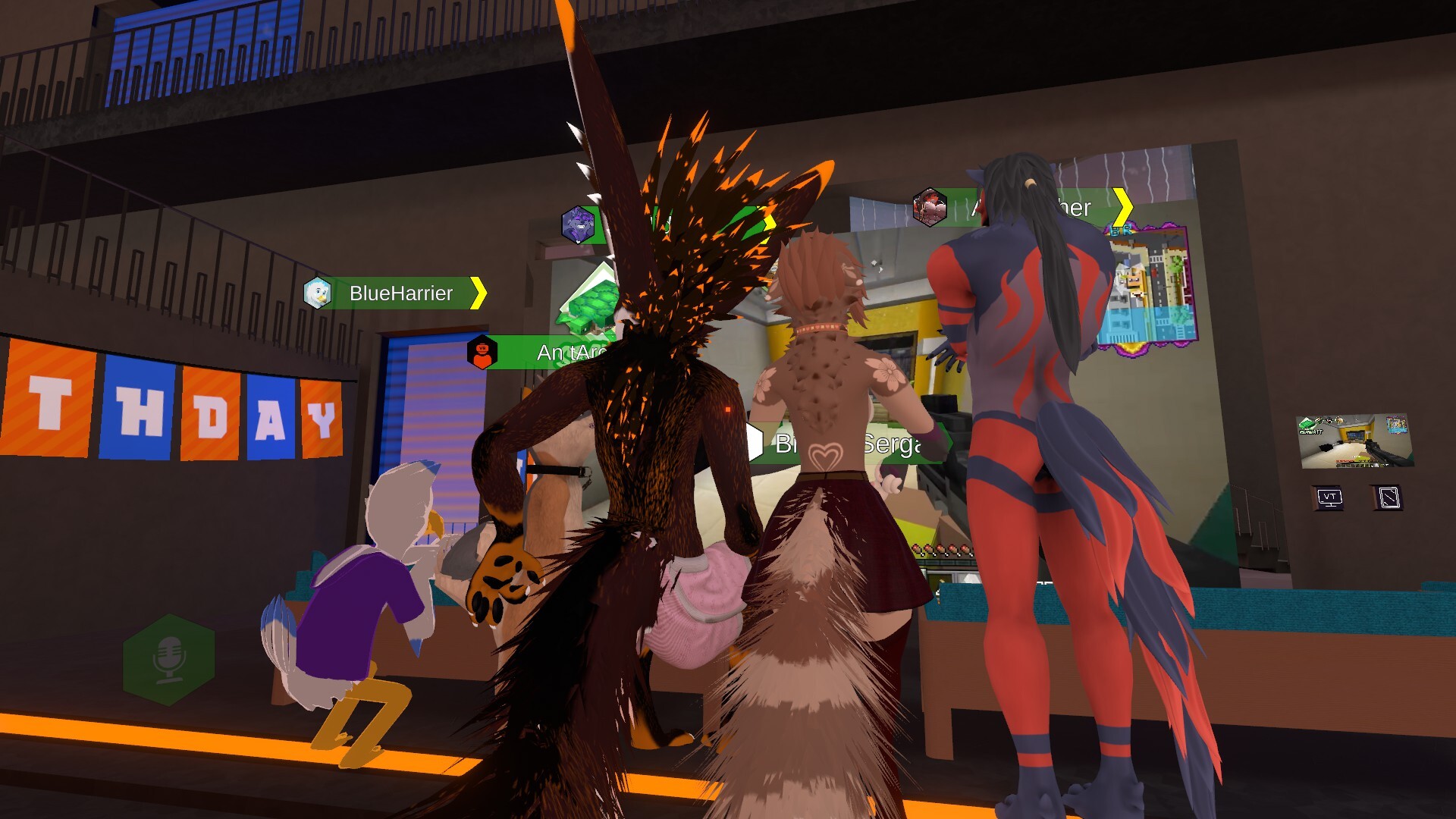Activate the mirror panel button

[1388, 498]
